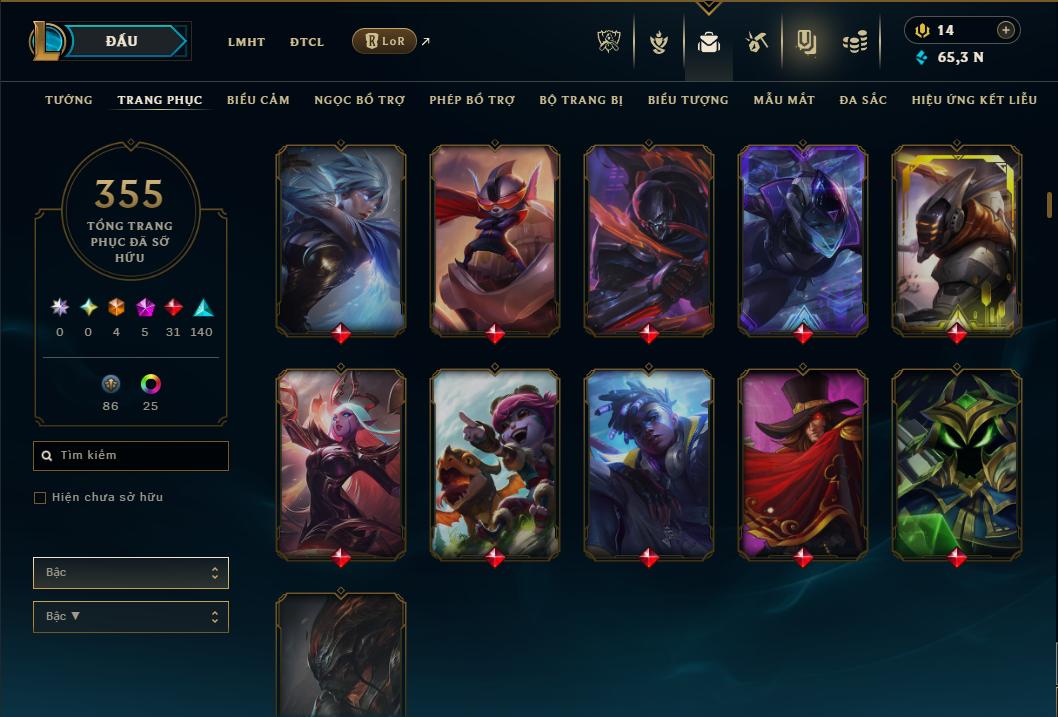Switch to the MẪU MẮT tab
The height and width of the screenshot is (717, 1058).
click(x=784, y=100)
